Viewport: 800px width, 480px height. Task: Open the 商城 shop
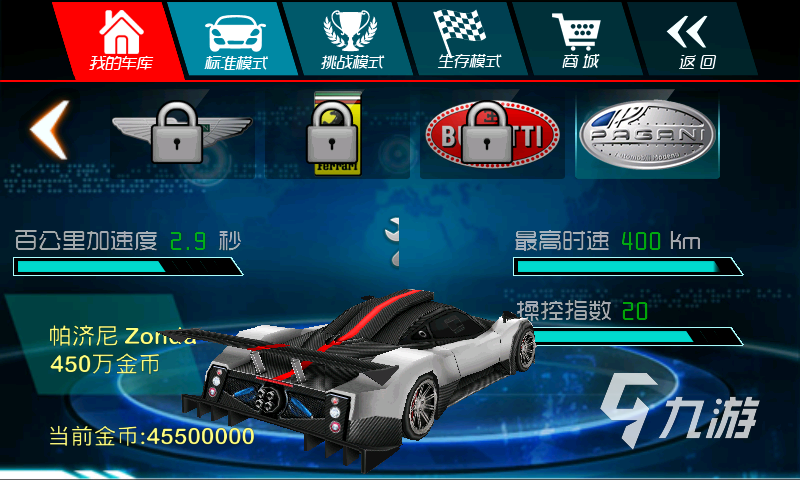581,40
